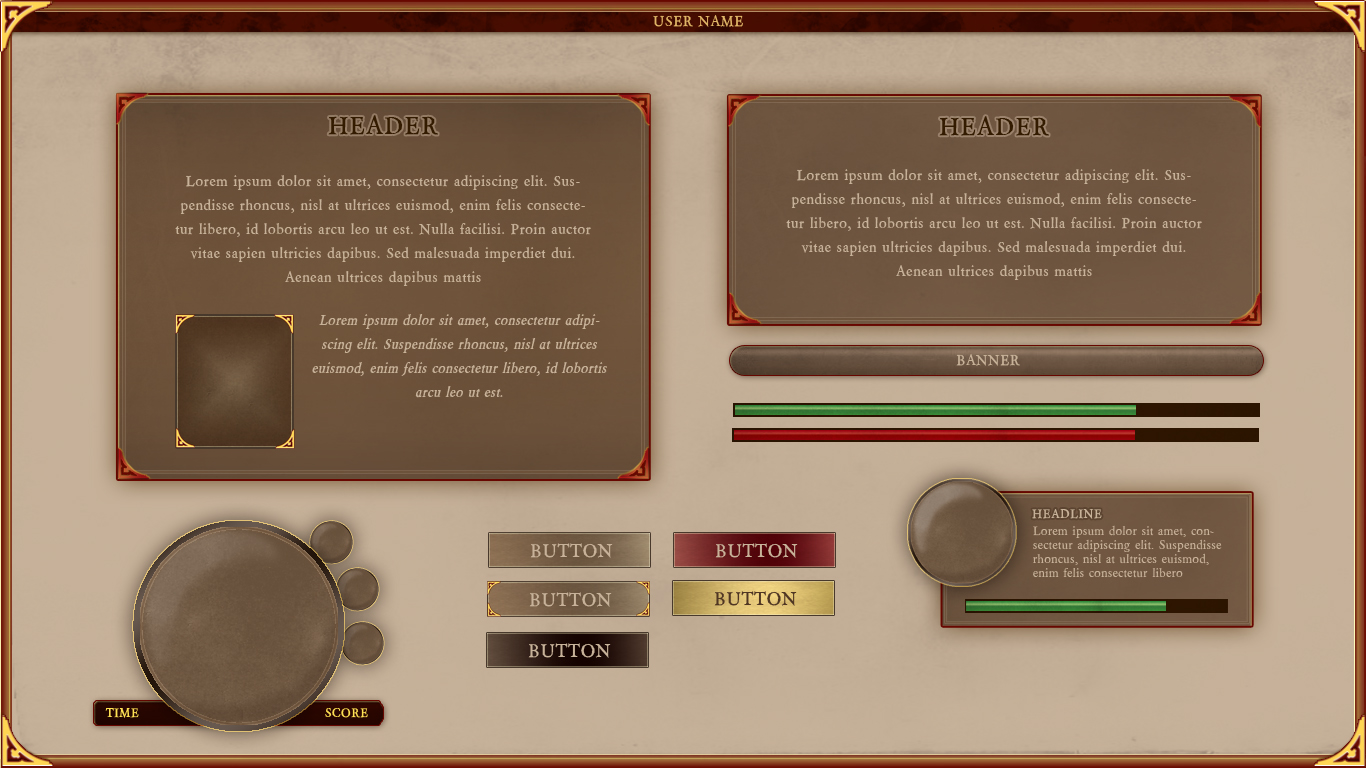Click the framed portrait inside the left HEADER panel
Image resolution: width=1366 pixels, height=768 pixels.
pos(235,380)
